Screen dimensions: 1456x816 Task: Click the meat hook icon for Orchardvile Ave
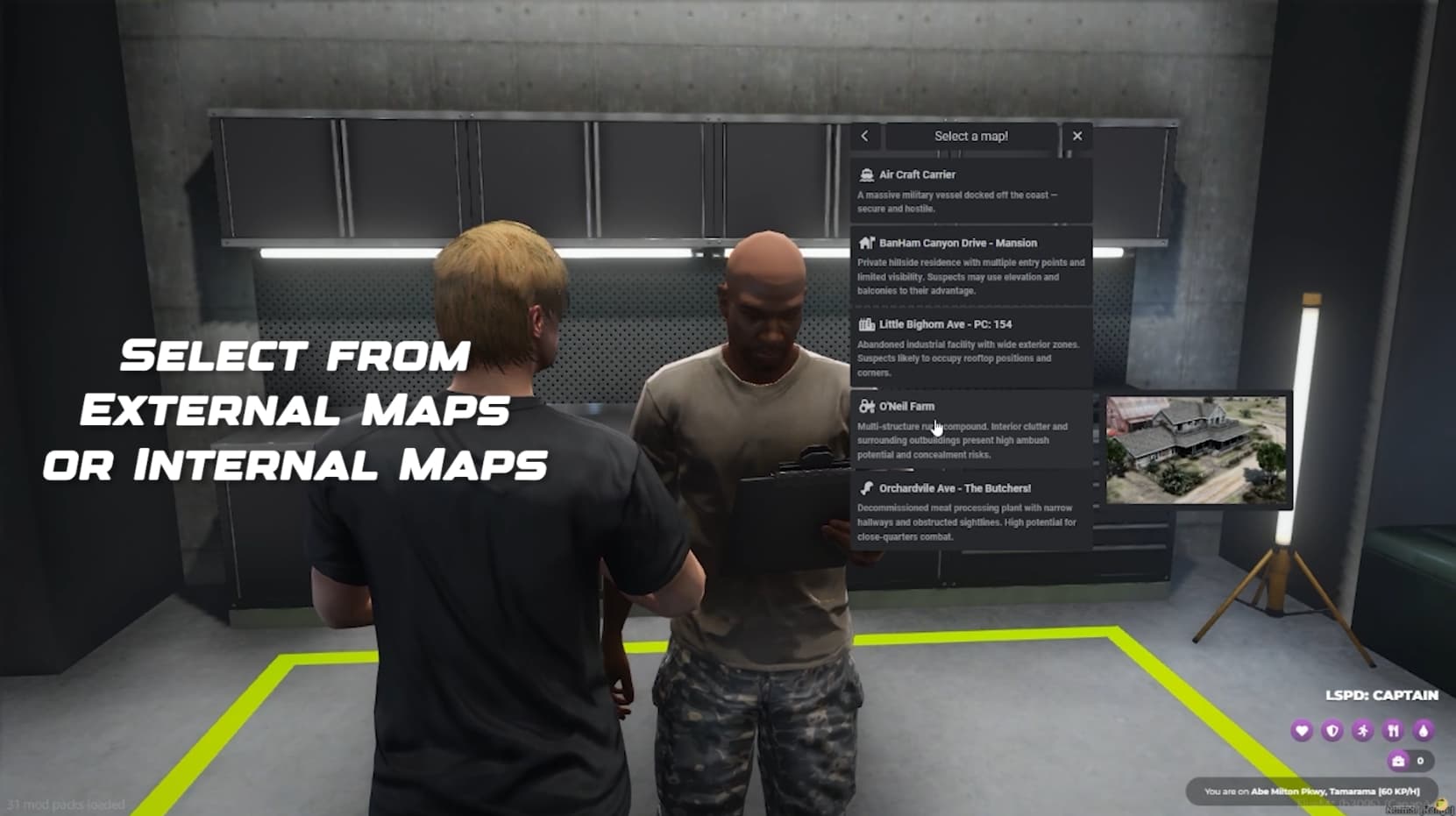pyautogui.click(x=865, y=488)
